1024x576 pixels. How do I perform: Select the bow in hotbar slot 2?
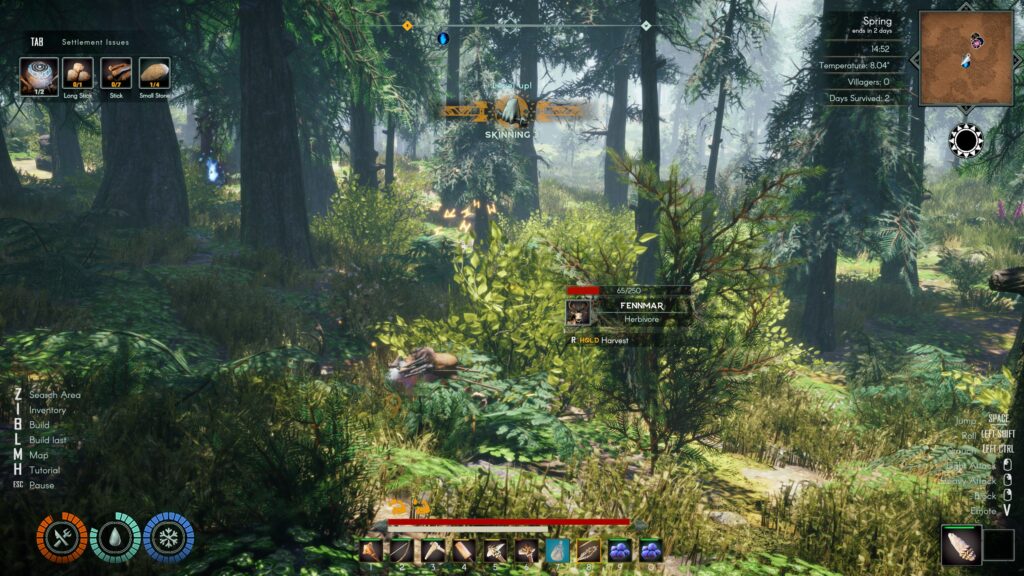402,549
